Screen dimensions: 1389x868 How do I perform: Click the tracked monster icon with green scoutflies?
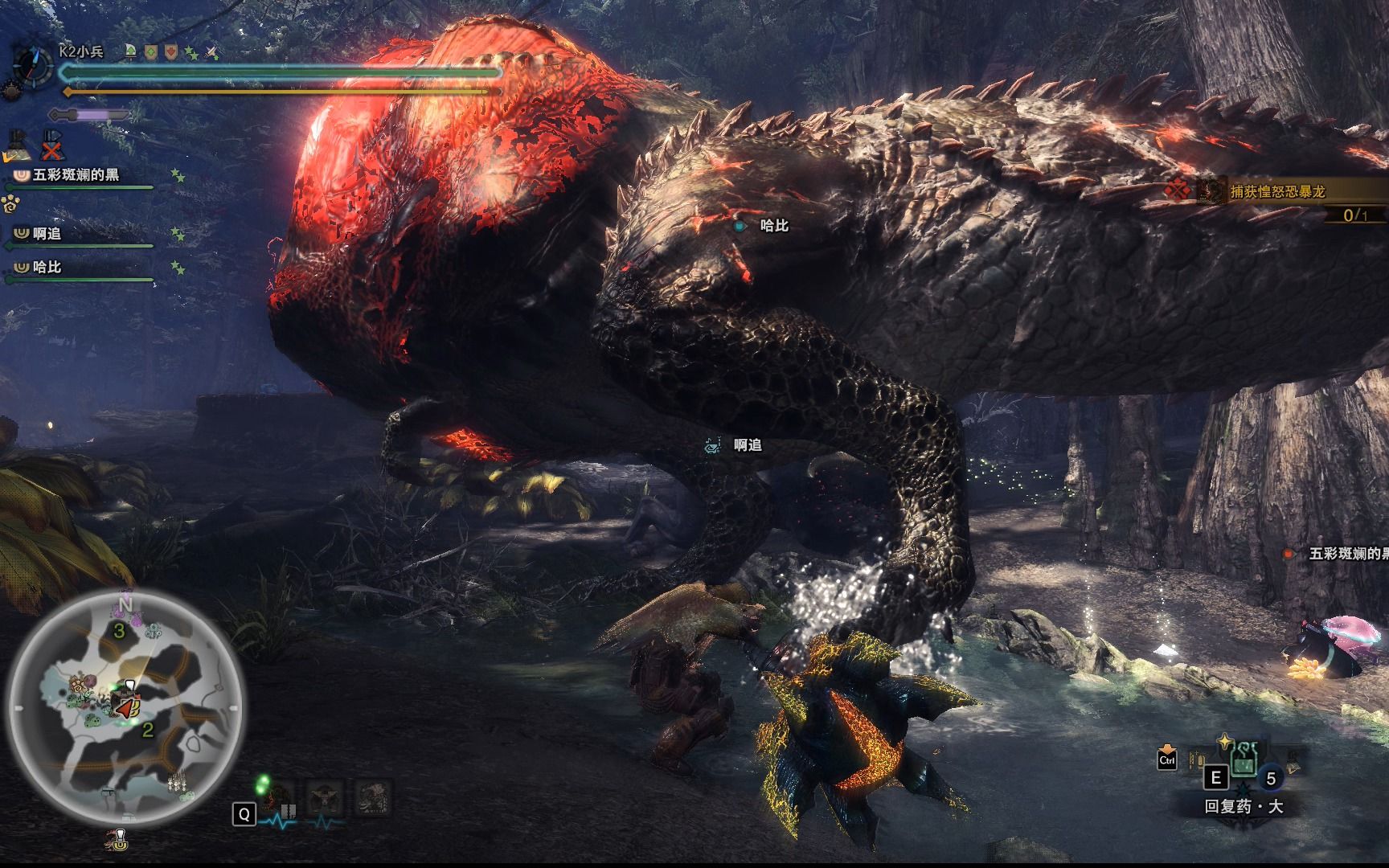(278, 800)
